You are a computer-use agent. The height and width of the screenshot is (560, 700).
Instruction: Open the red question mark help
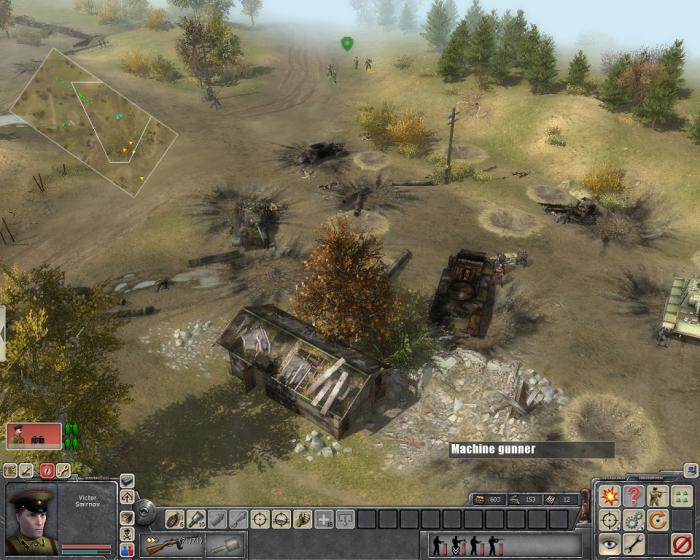[633, 496]
